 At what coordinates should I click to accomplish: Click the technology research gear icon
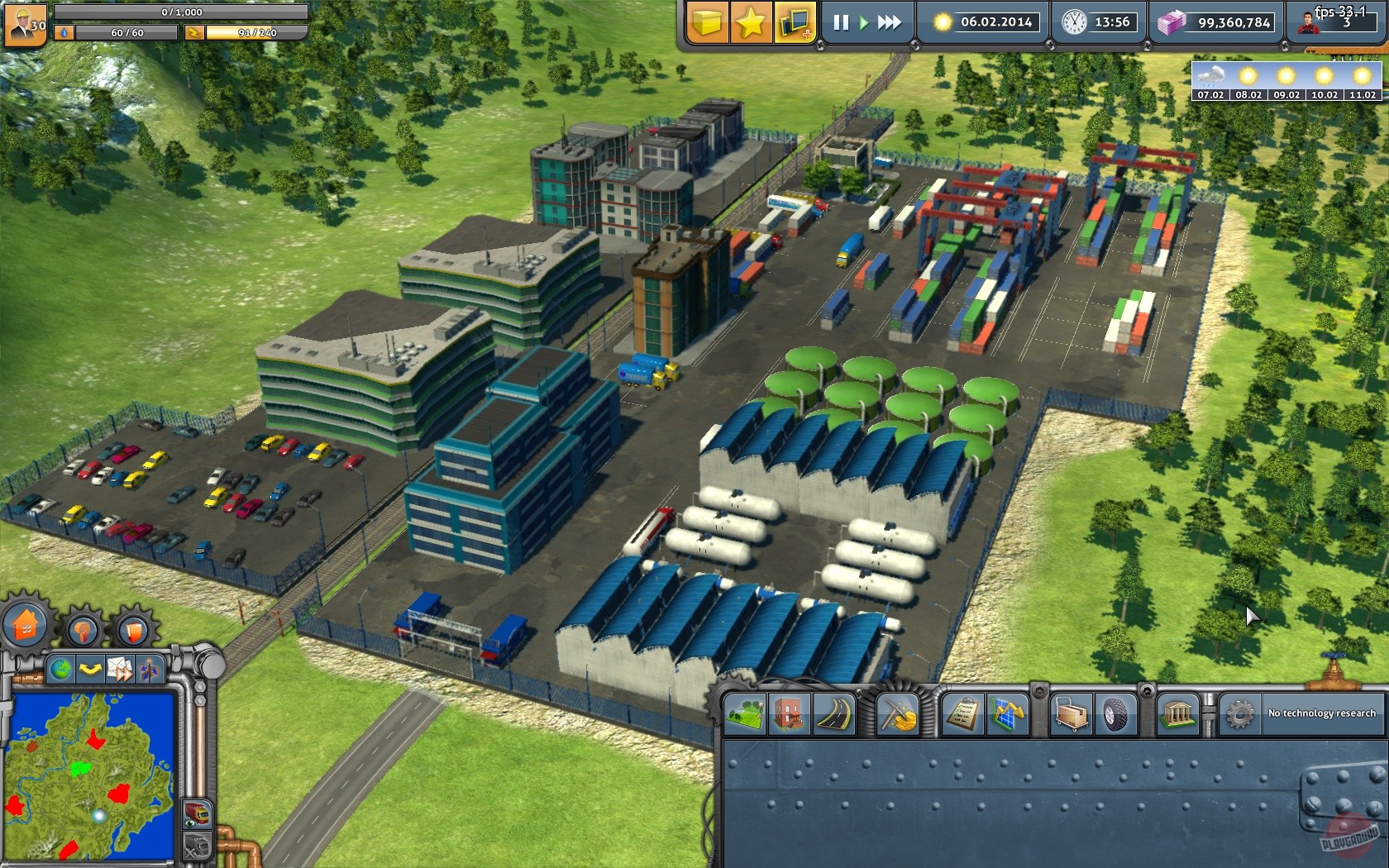1239,715
